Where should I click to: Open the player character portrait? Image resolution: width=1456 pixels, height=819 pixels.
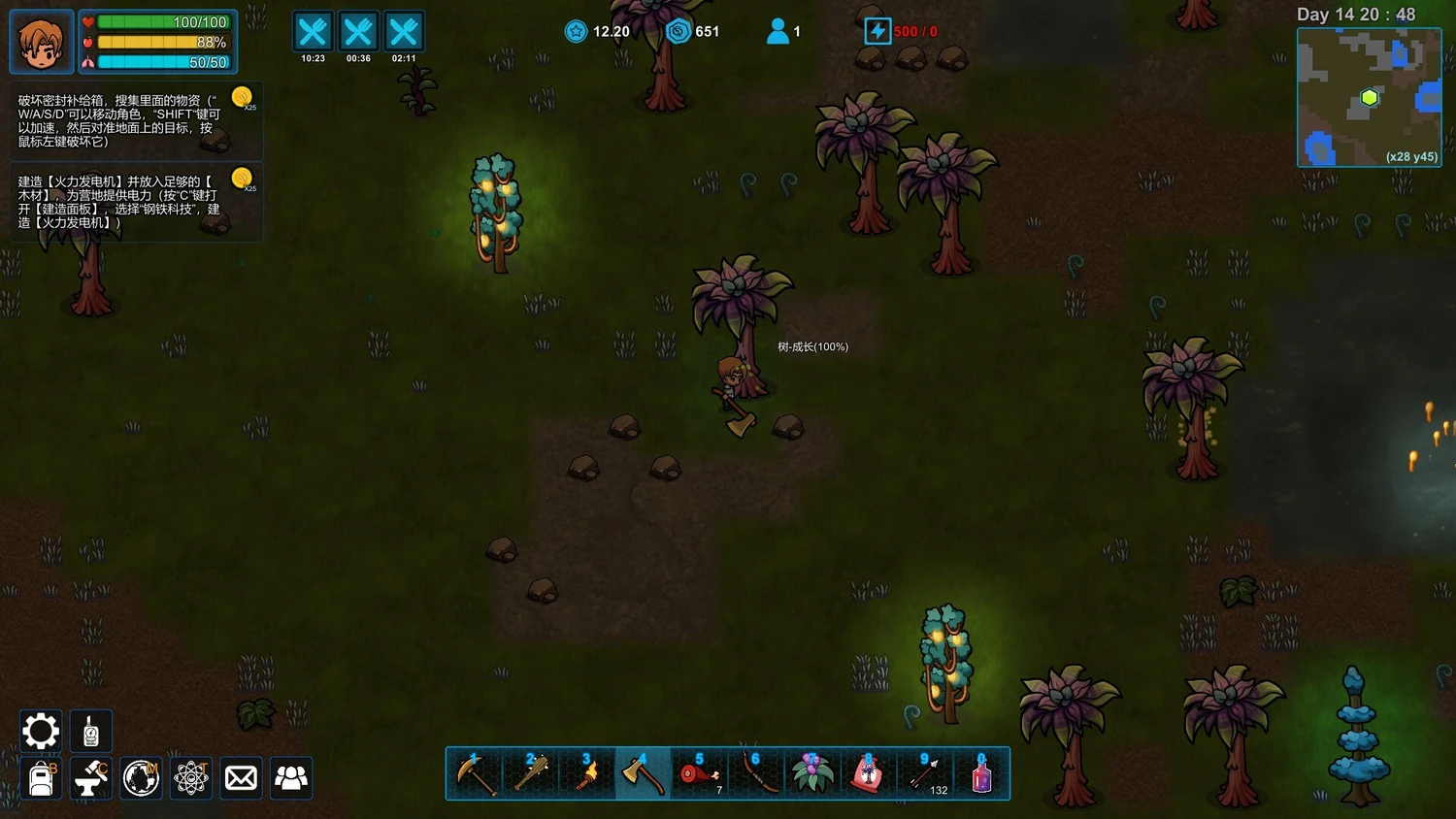(42, 42)
